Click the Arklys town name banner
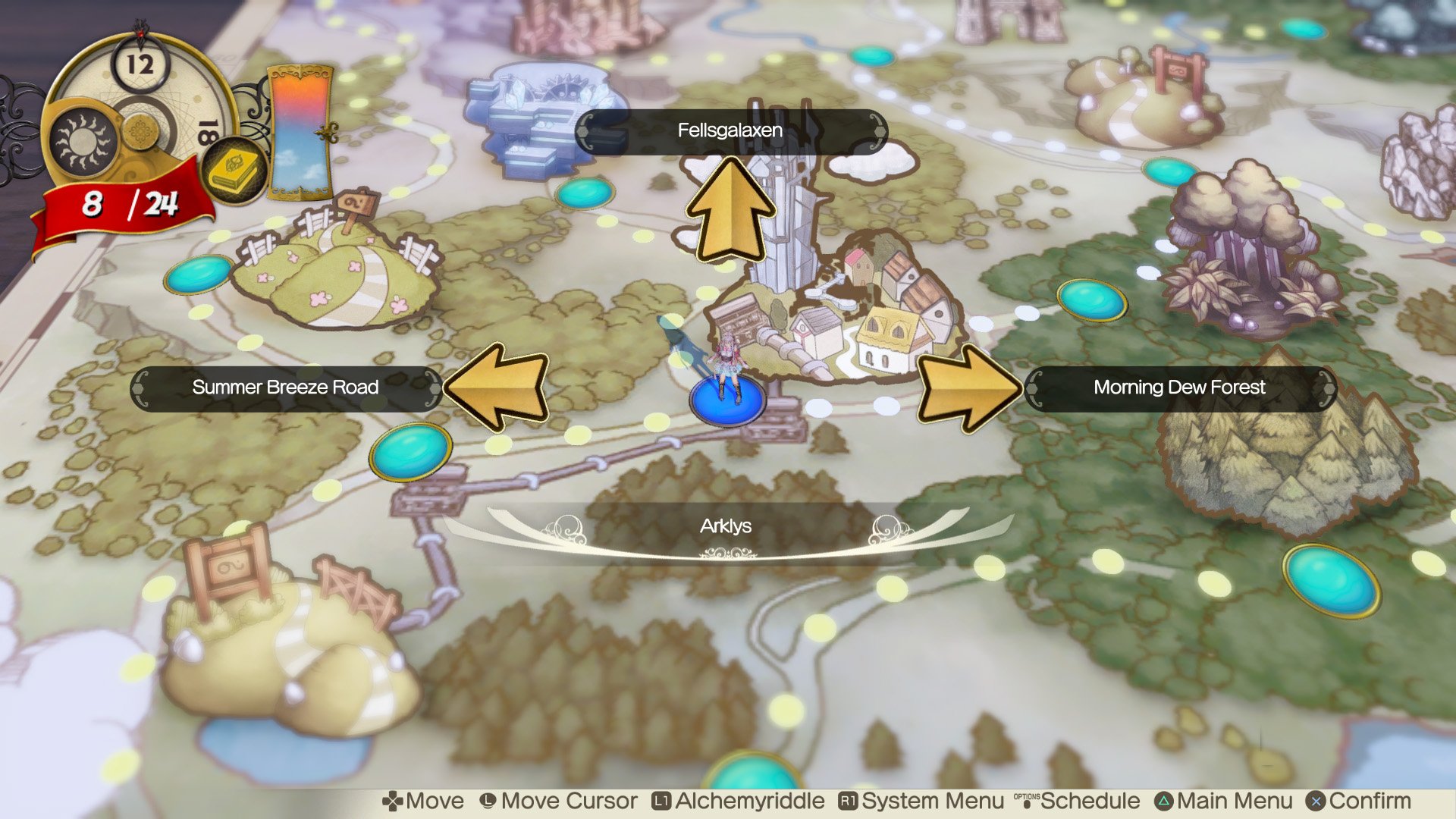1456x819 pixels. [726, 526]
